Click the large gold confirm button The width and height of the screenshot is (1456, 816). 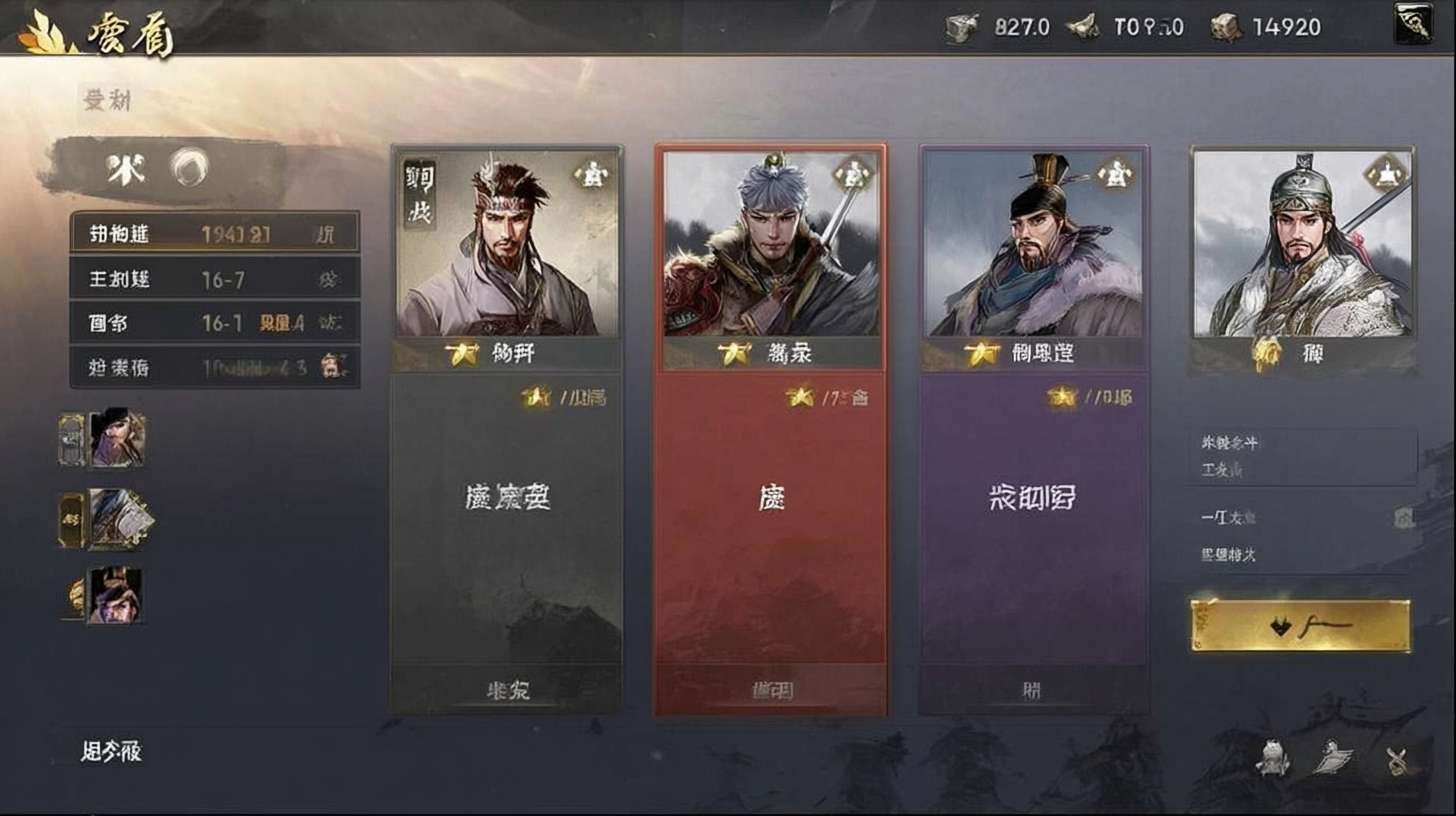1300,626
